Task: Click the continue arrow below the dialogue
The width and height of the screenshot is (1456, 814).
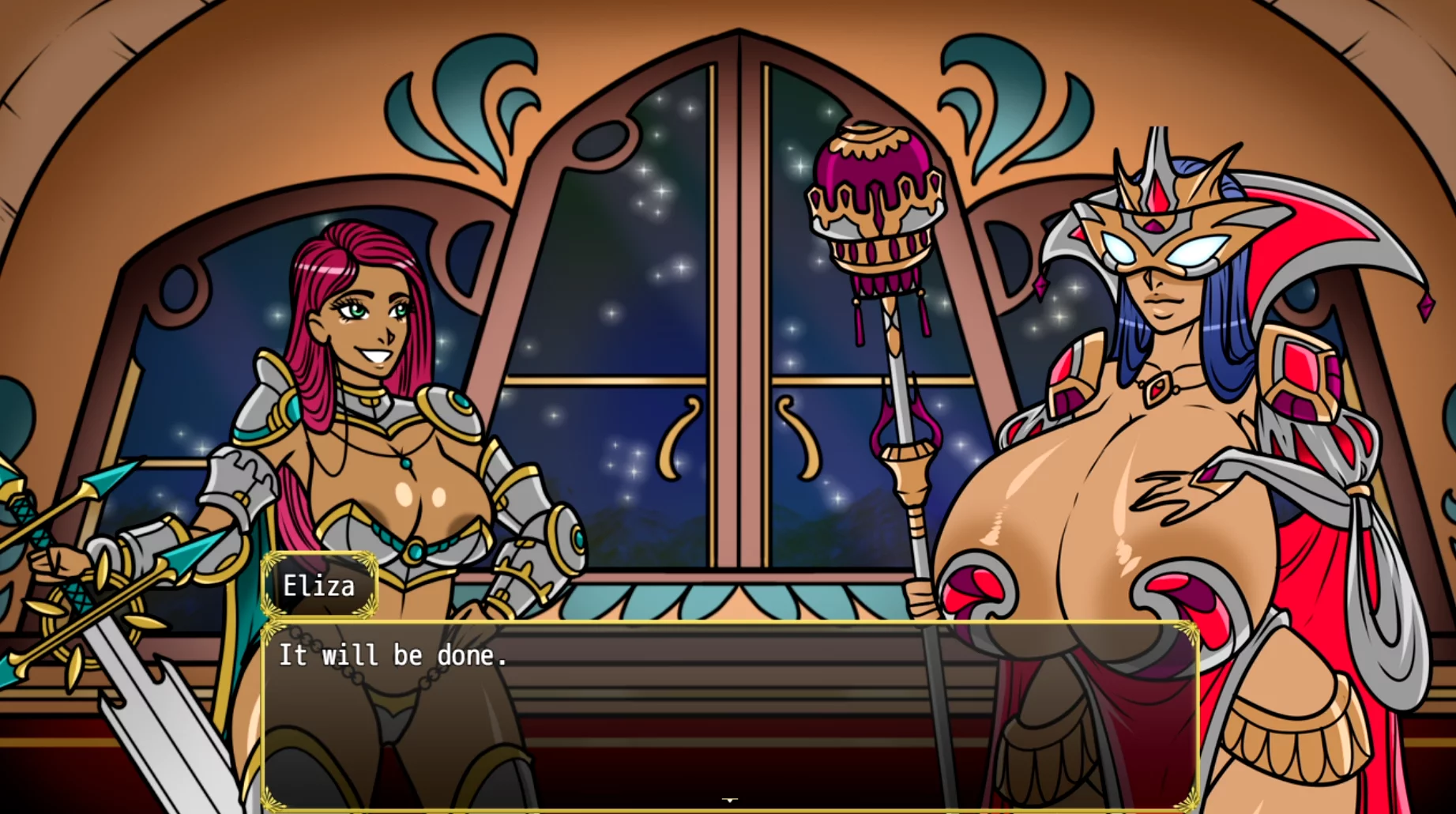Action: (x=729, y=801)
